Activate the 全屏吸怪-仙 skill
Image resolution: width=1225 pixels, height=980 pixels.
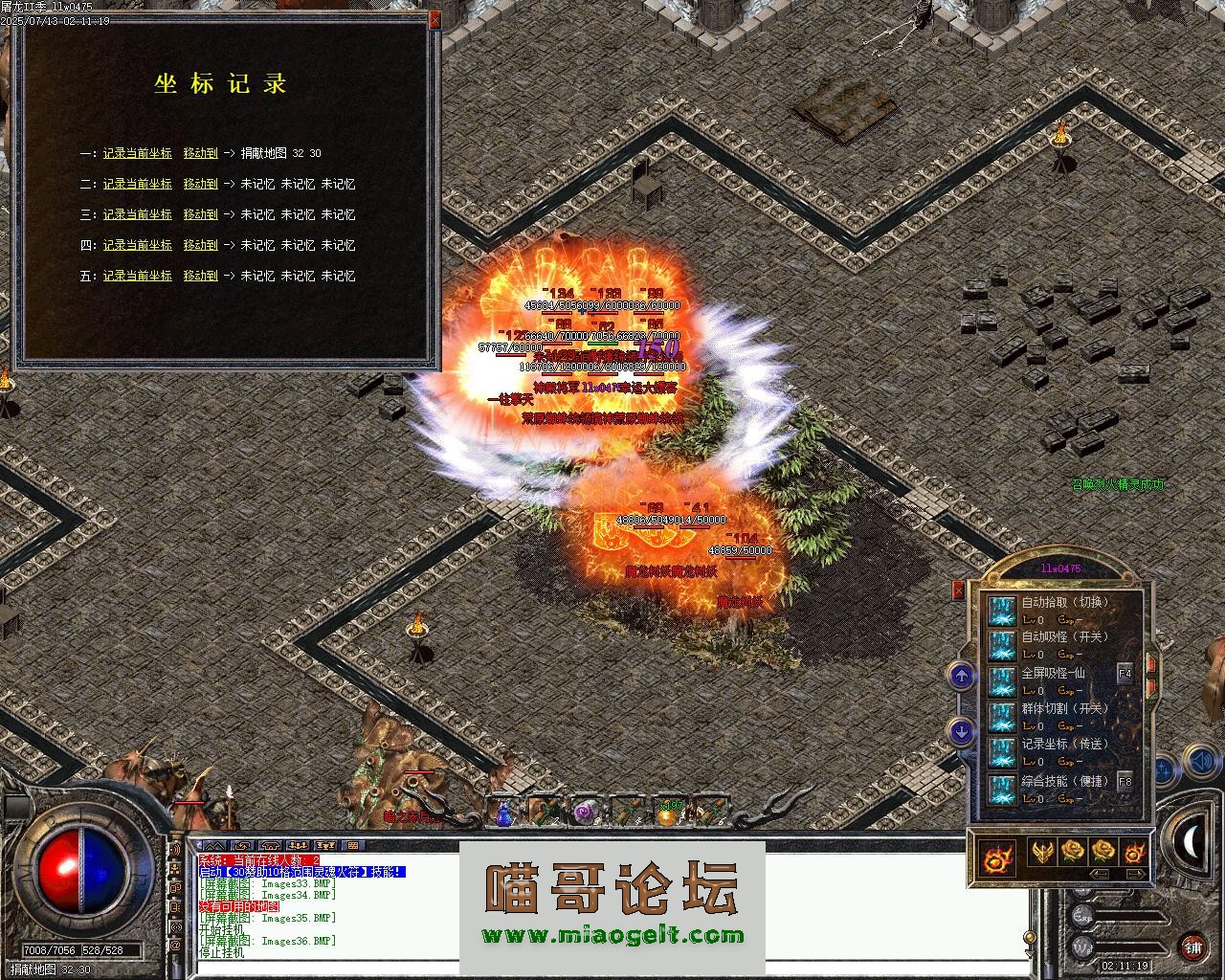click(1002, 680)
